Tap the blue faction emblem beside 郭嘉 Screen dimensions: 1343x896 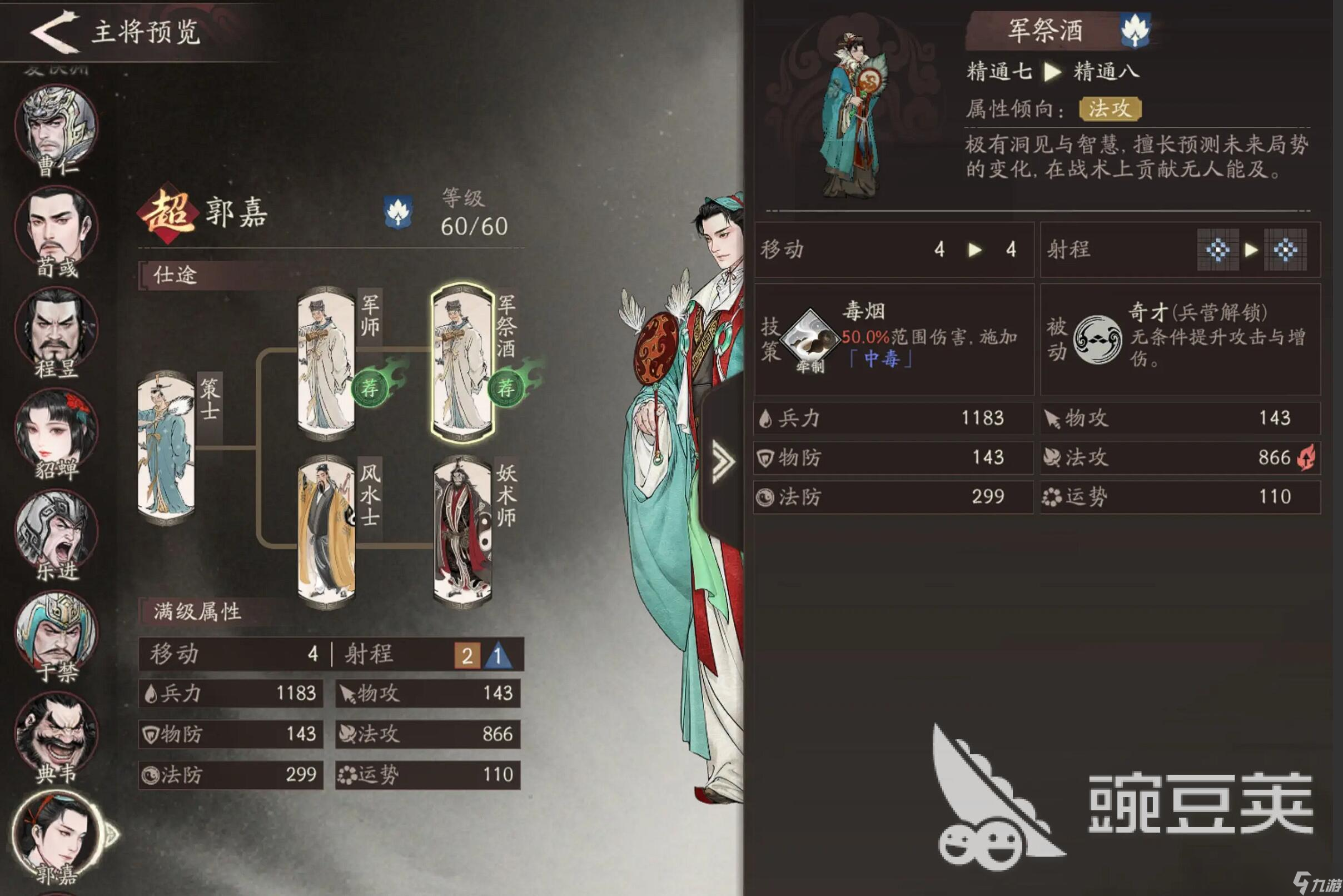pyautogui.click(x=398, y=212)
